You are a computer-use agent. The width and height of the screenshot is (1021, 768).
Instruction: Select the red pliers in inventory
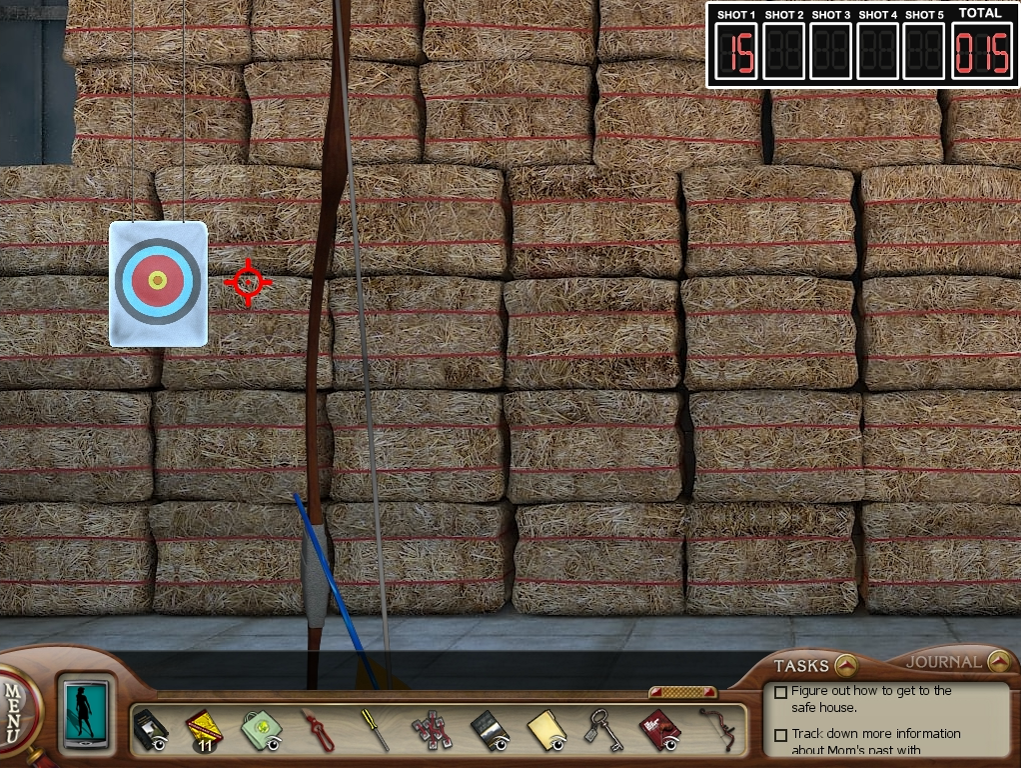point(317,729)
